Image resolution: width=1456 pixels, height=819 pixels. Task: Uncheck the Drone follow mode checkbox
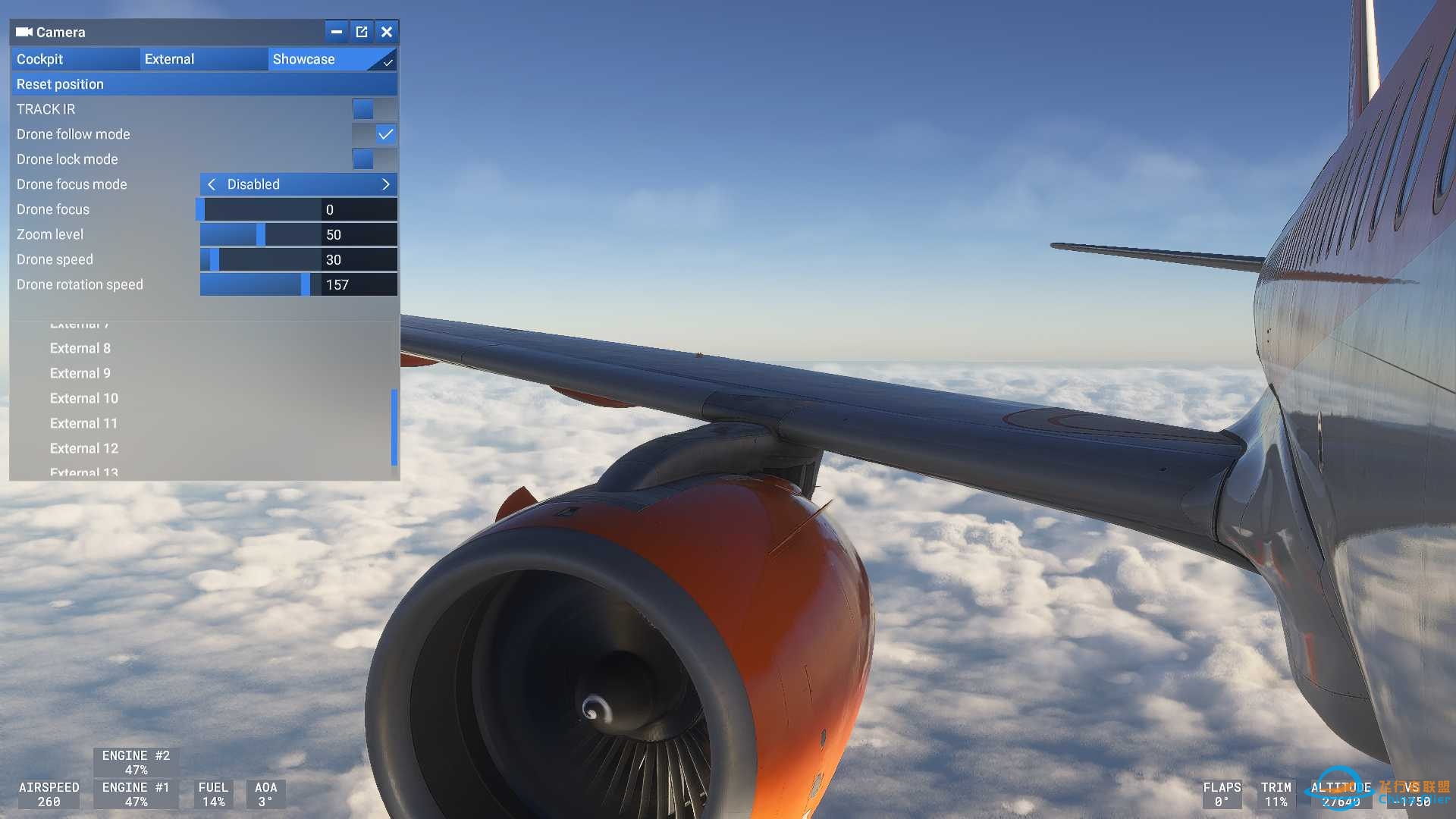pyautogui.click(x=386, y=134)
